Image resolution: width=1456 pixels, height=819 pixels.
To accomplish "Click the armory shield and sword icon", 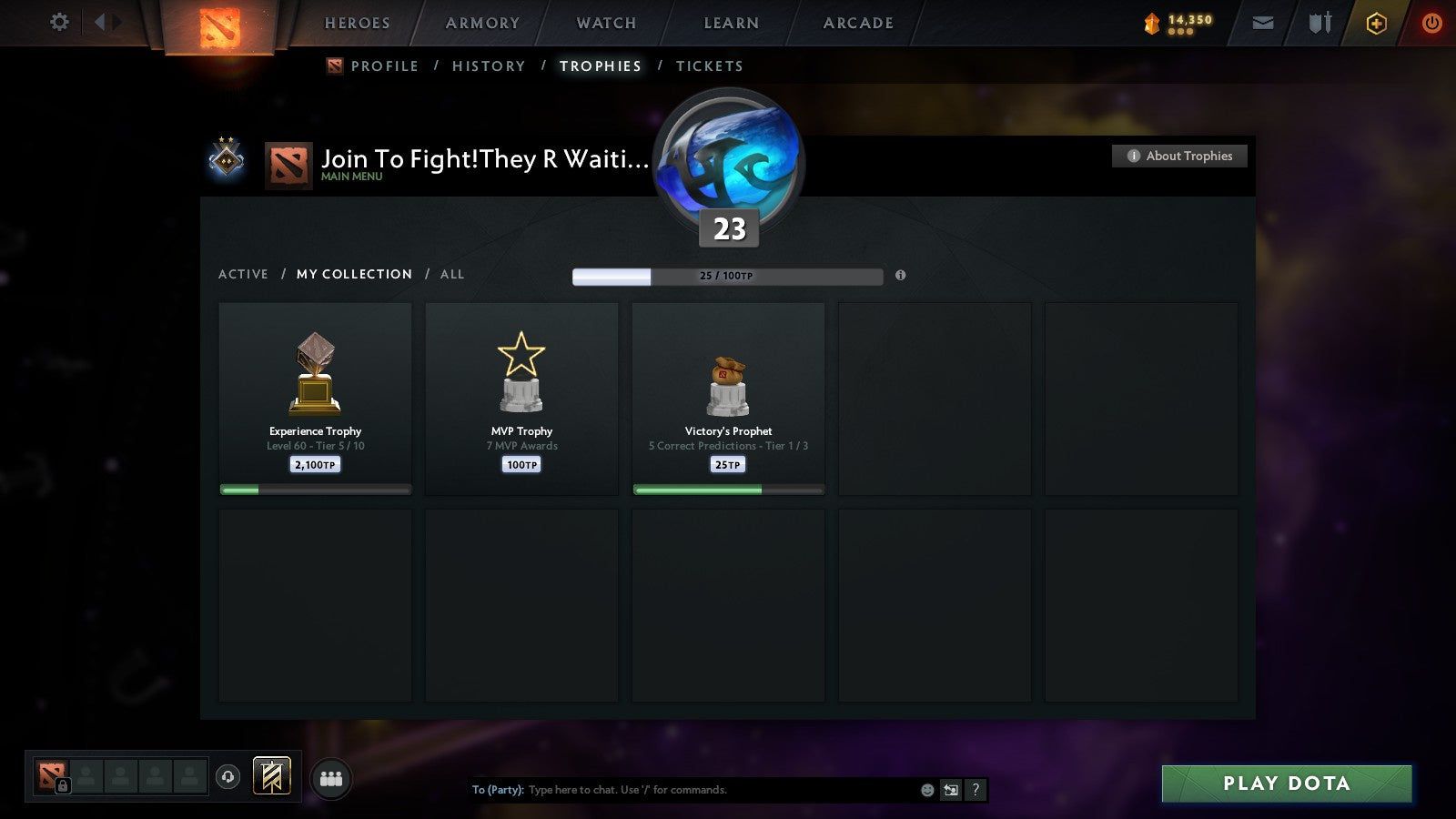I will (1319, 24).
